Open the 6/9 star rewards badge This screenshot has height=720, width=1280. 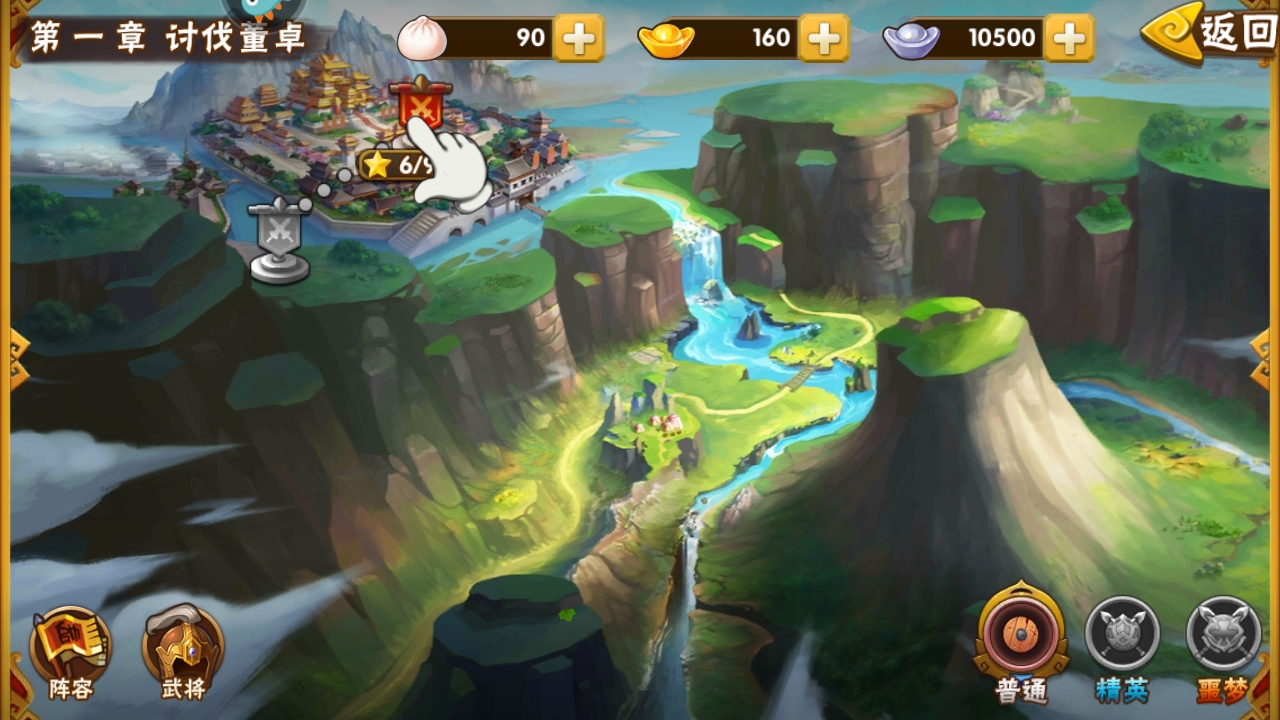(x=395, y=165)
